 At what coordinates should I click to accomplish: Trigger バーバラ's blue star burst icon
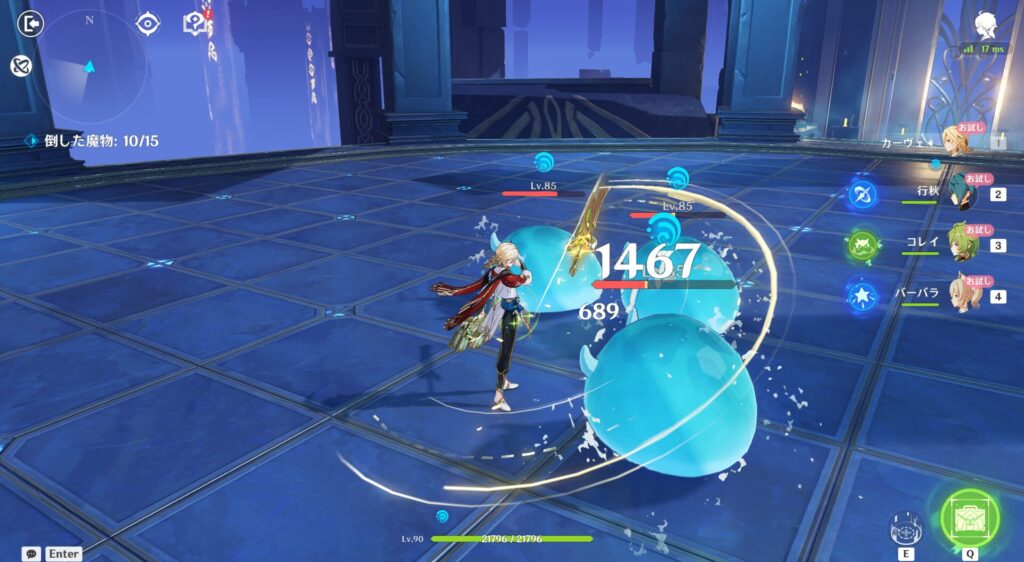862,297
